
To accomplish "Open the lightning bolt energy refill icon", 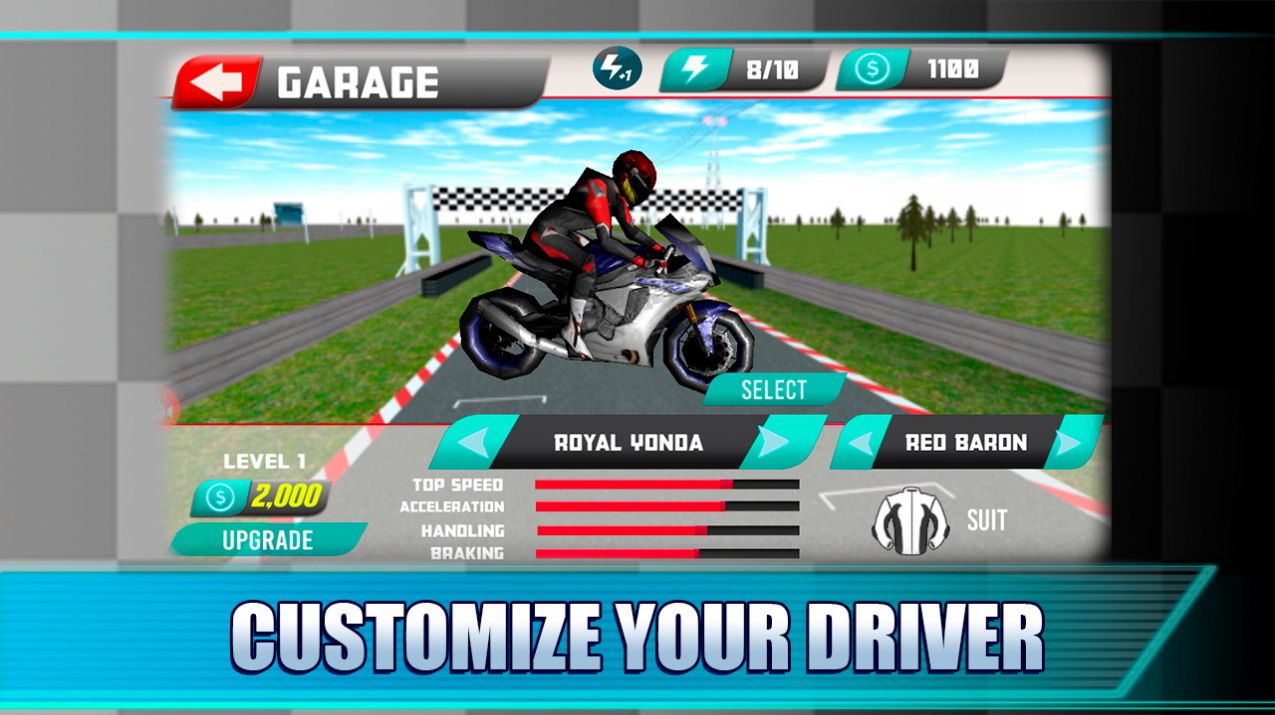I will coord(695,70).
